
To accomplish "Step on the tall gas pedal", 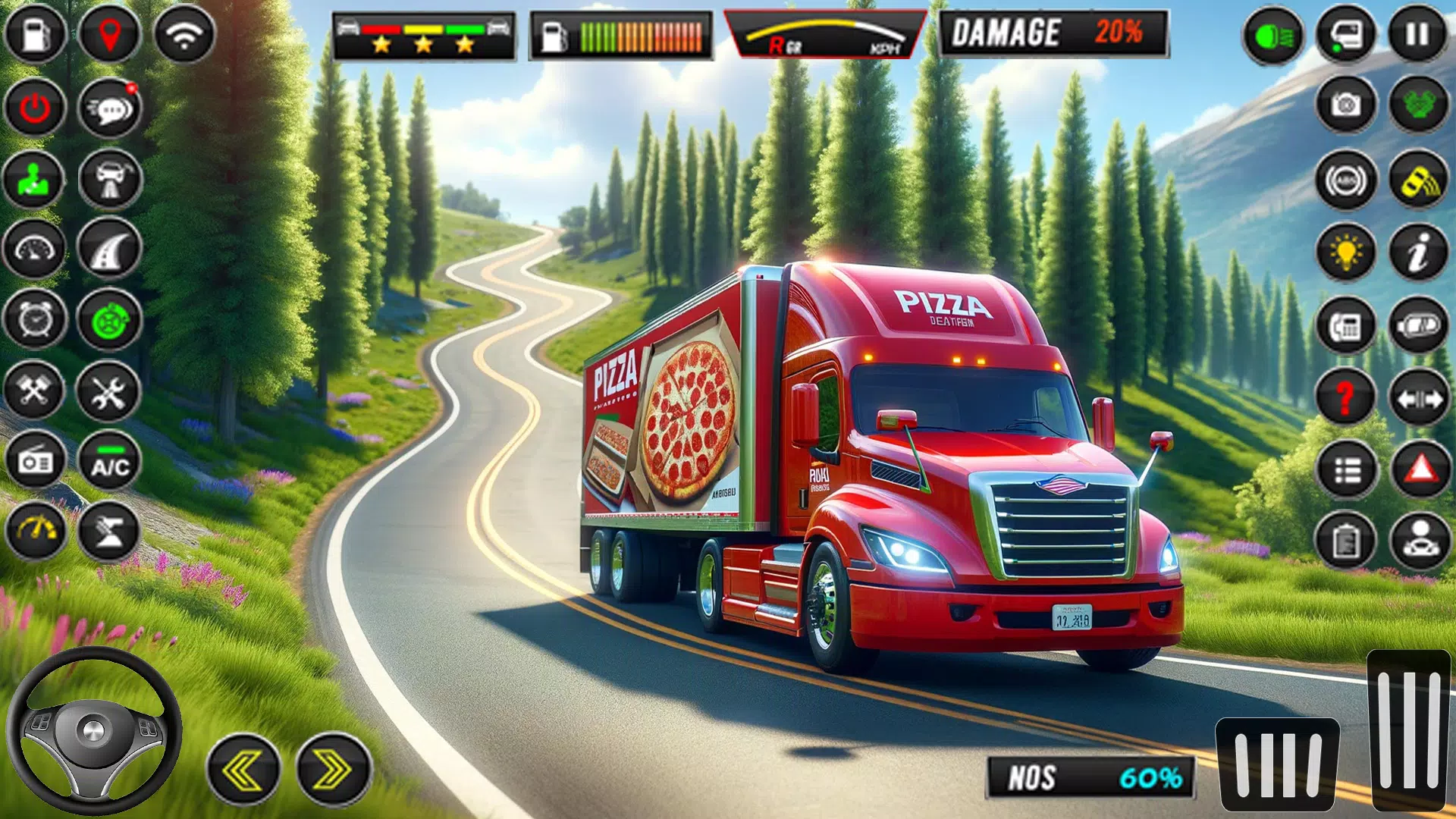I will click(x=1409, y=730).
